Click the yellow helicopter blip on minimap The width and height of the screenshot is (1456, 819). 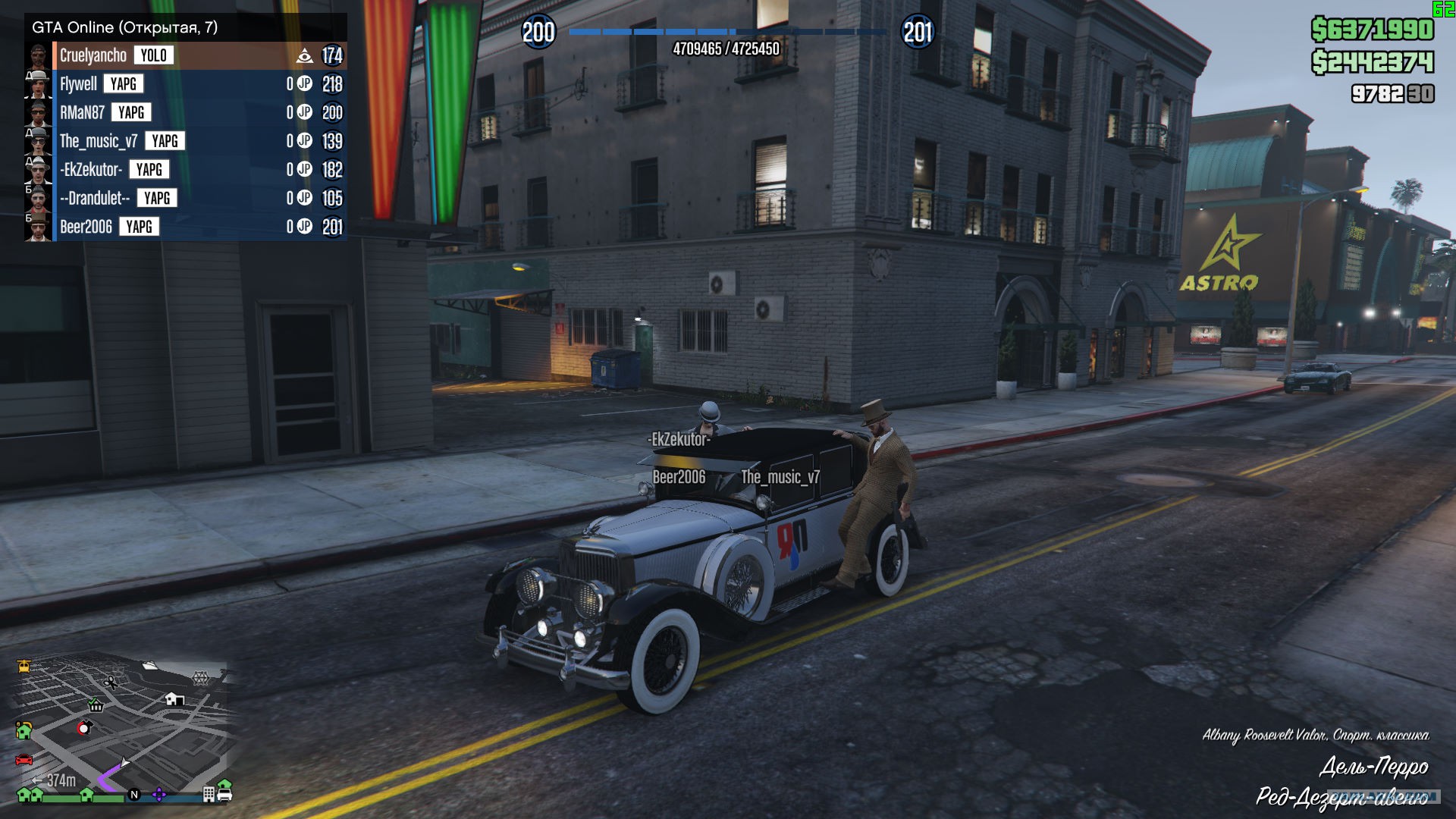coord(24,667)
